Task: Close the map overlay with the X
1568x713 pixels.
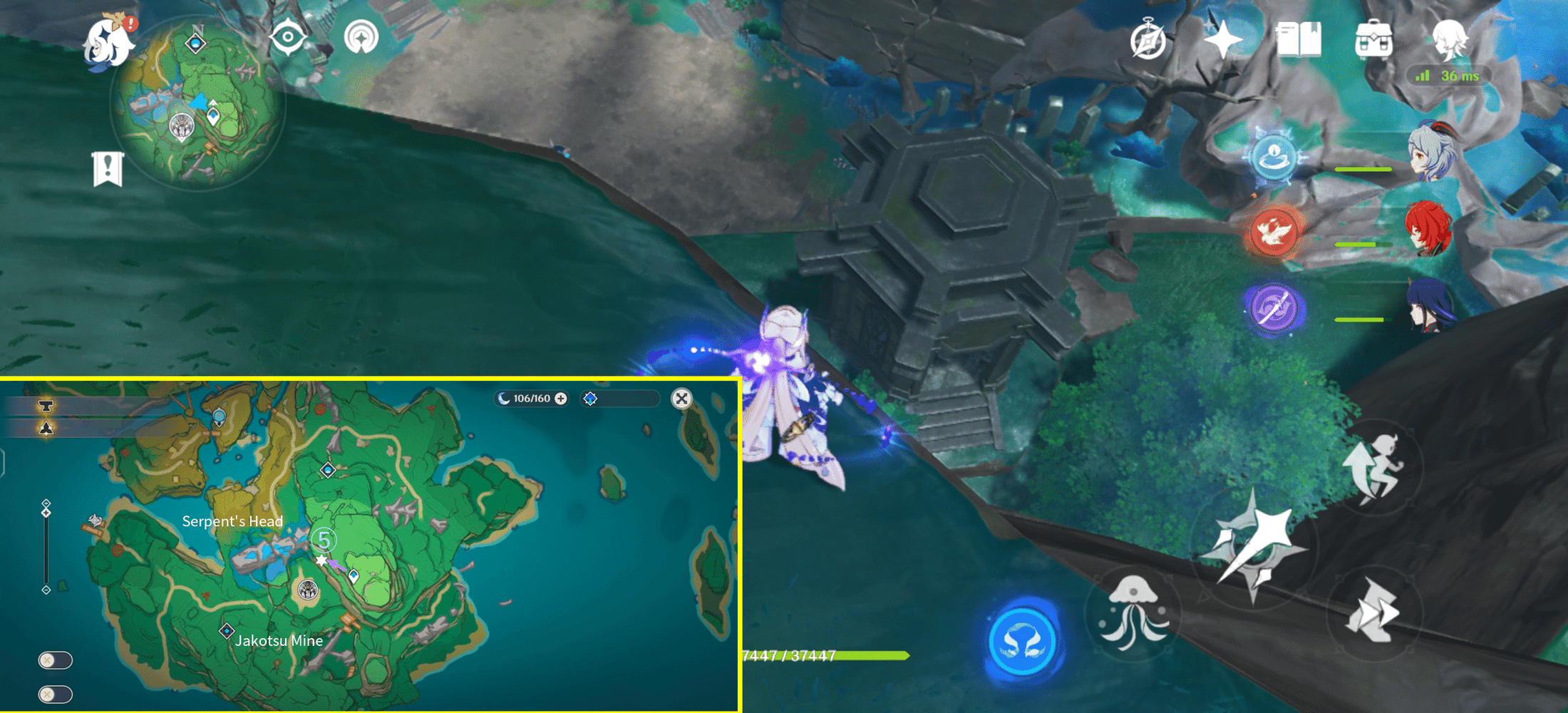Action: [682, 399]
